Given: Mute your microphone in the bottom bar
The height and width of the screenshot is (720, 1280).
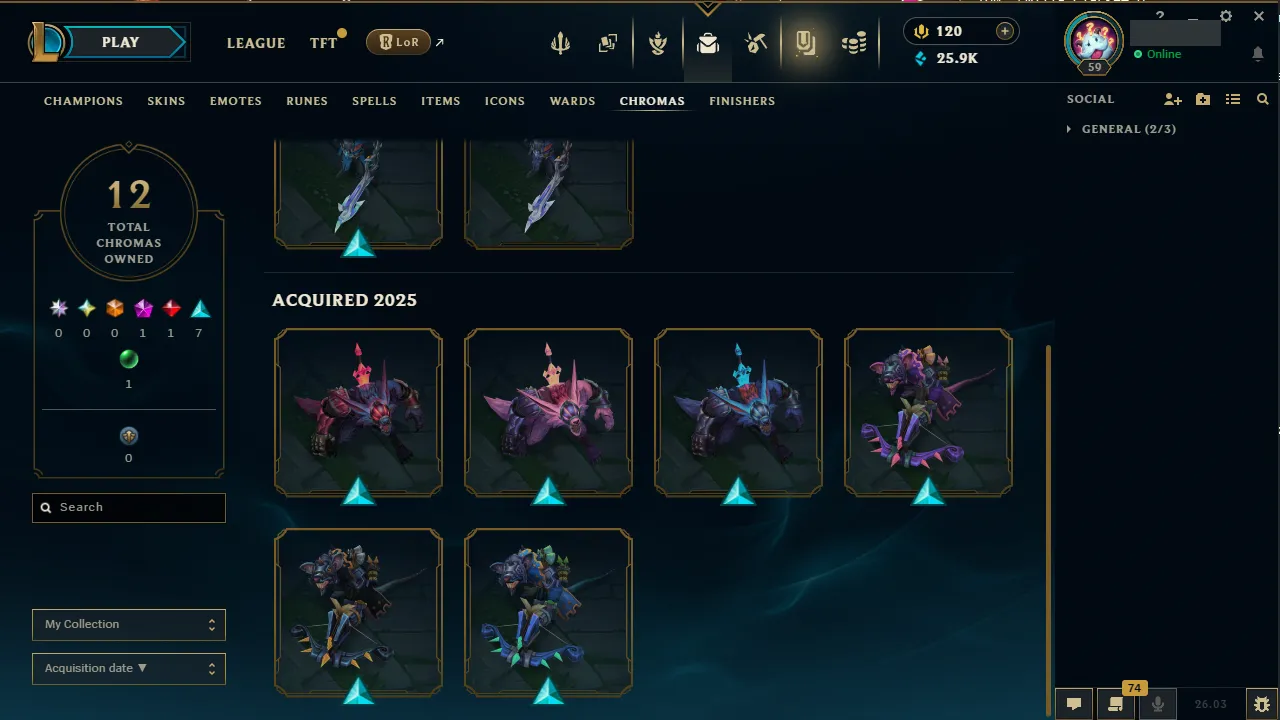Looking at the screenshot, I should tap(1157, 703).
